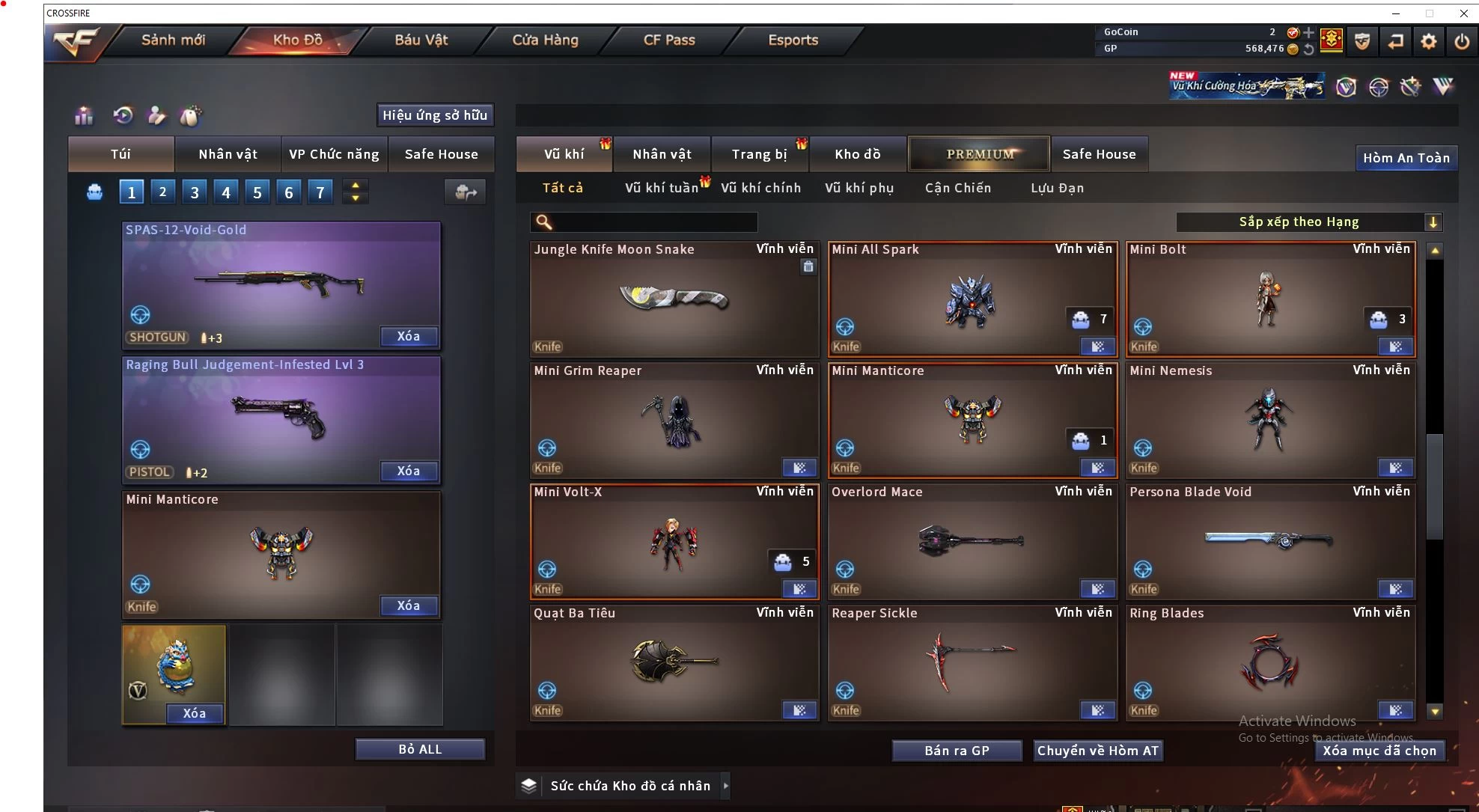
Task: Open the CF Pass menu
Action: (x=669, y=40)
